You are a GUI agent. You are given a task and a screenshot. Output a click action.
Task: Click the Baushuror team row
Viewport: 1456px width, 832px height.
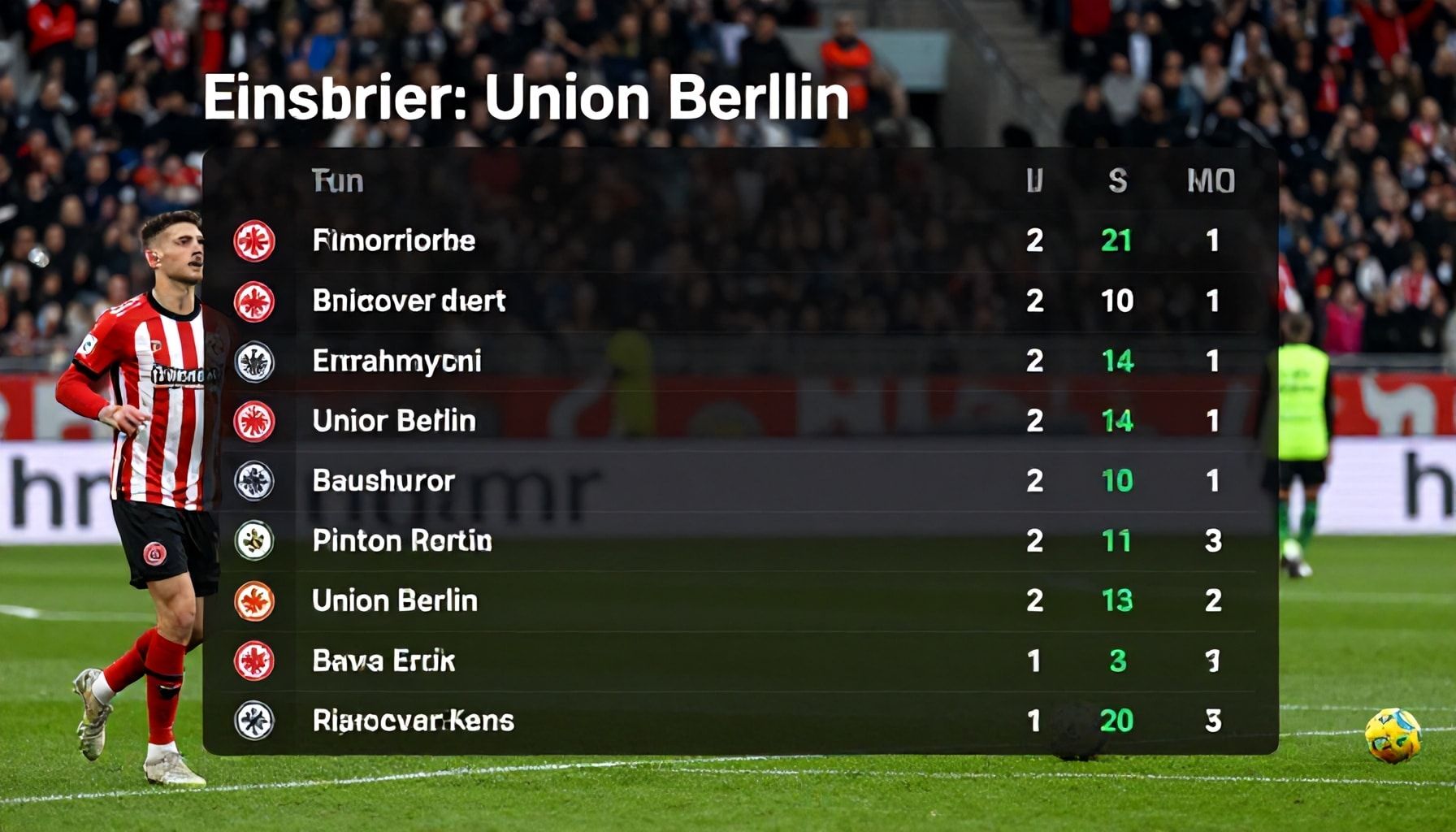[383, 481]
